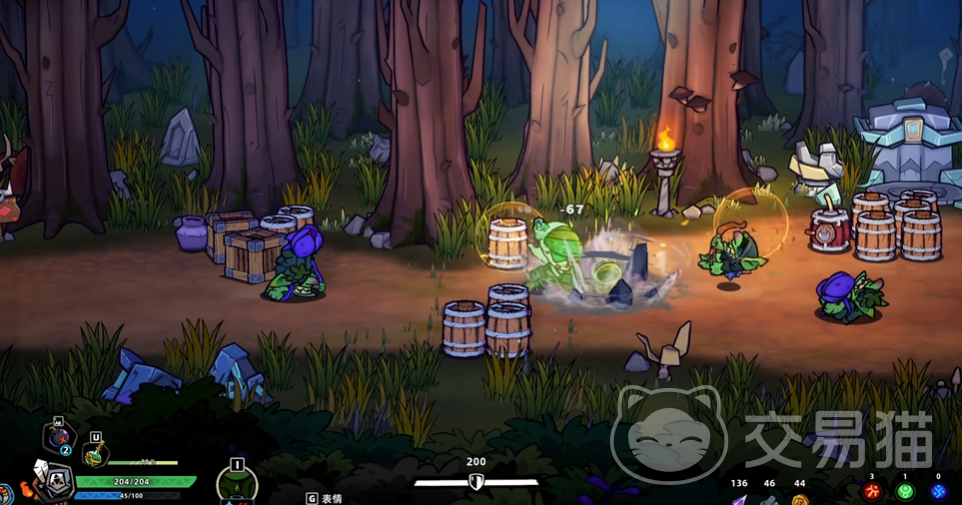Use the purple bomb item
962x505 pixels.
[57, 441]
